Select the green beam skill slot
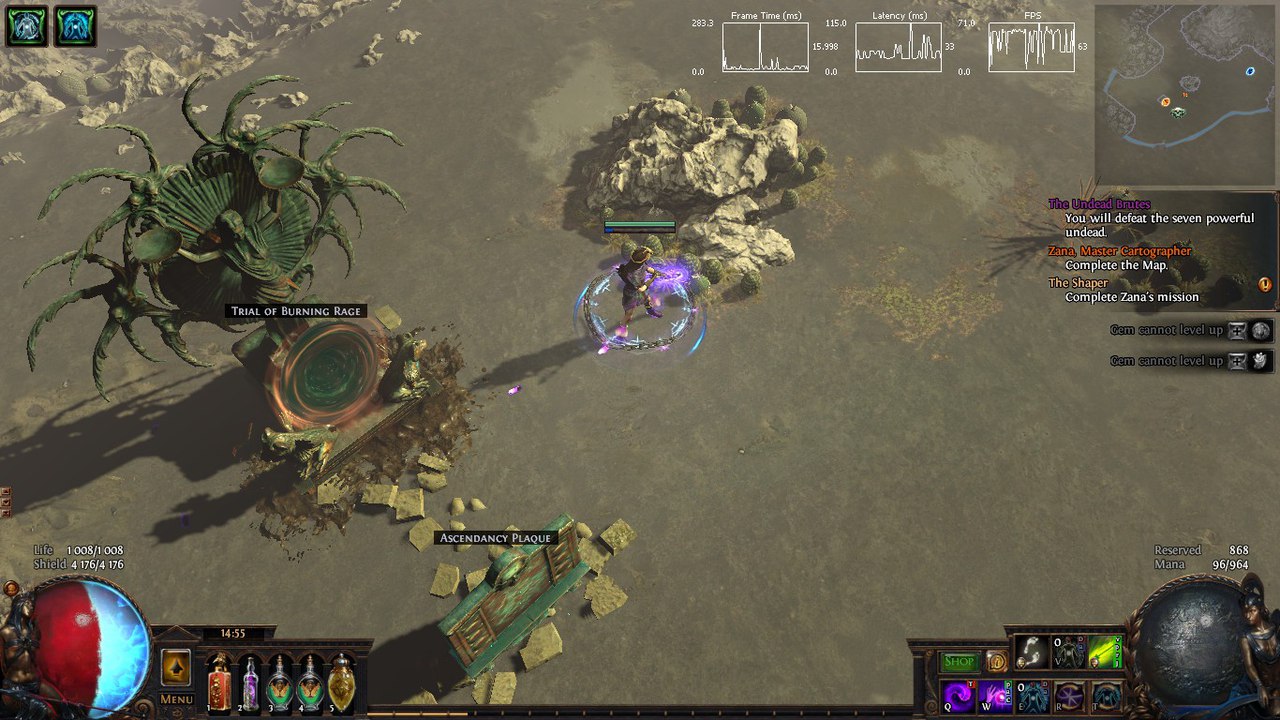 1106,653
